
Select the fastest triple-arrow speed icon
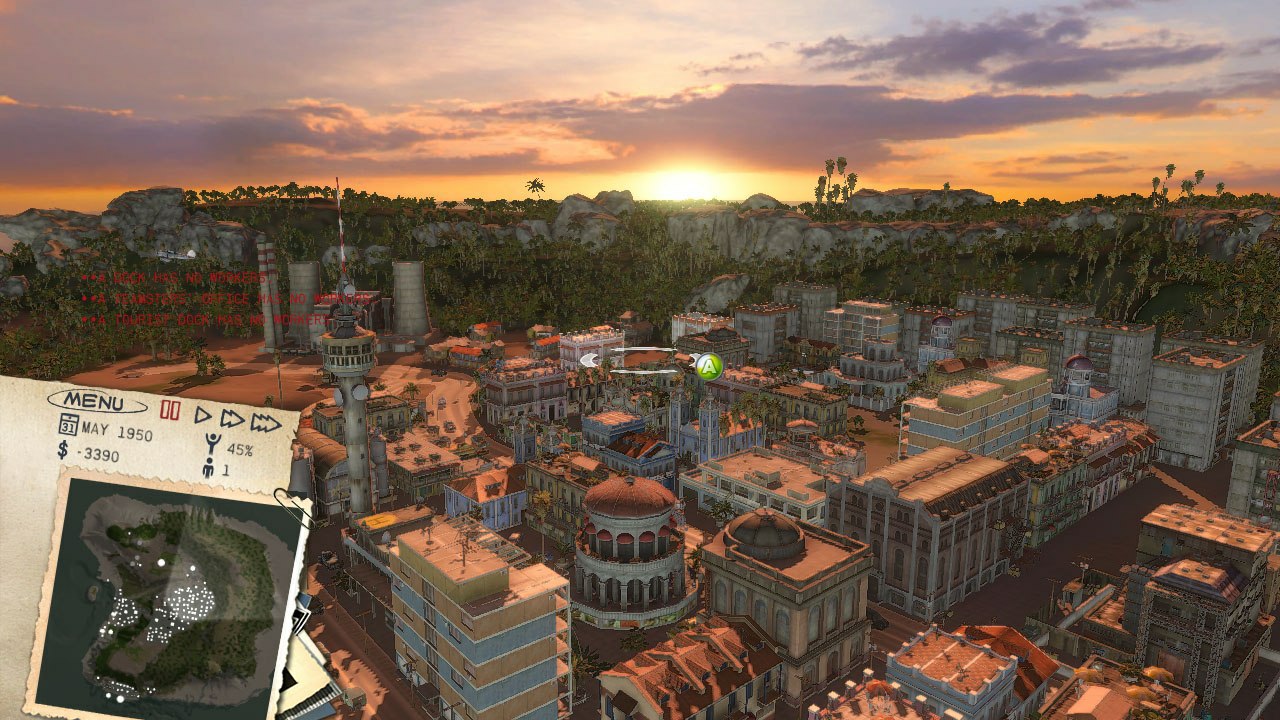pos(266,420)
